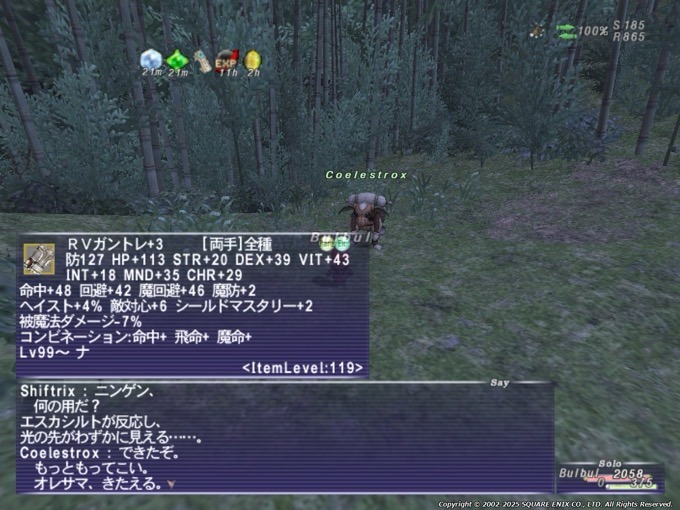This screenshot has width=680, height=510.
Task: Click the white key-shaped status icon
Action: [203, 60]
